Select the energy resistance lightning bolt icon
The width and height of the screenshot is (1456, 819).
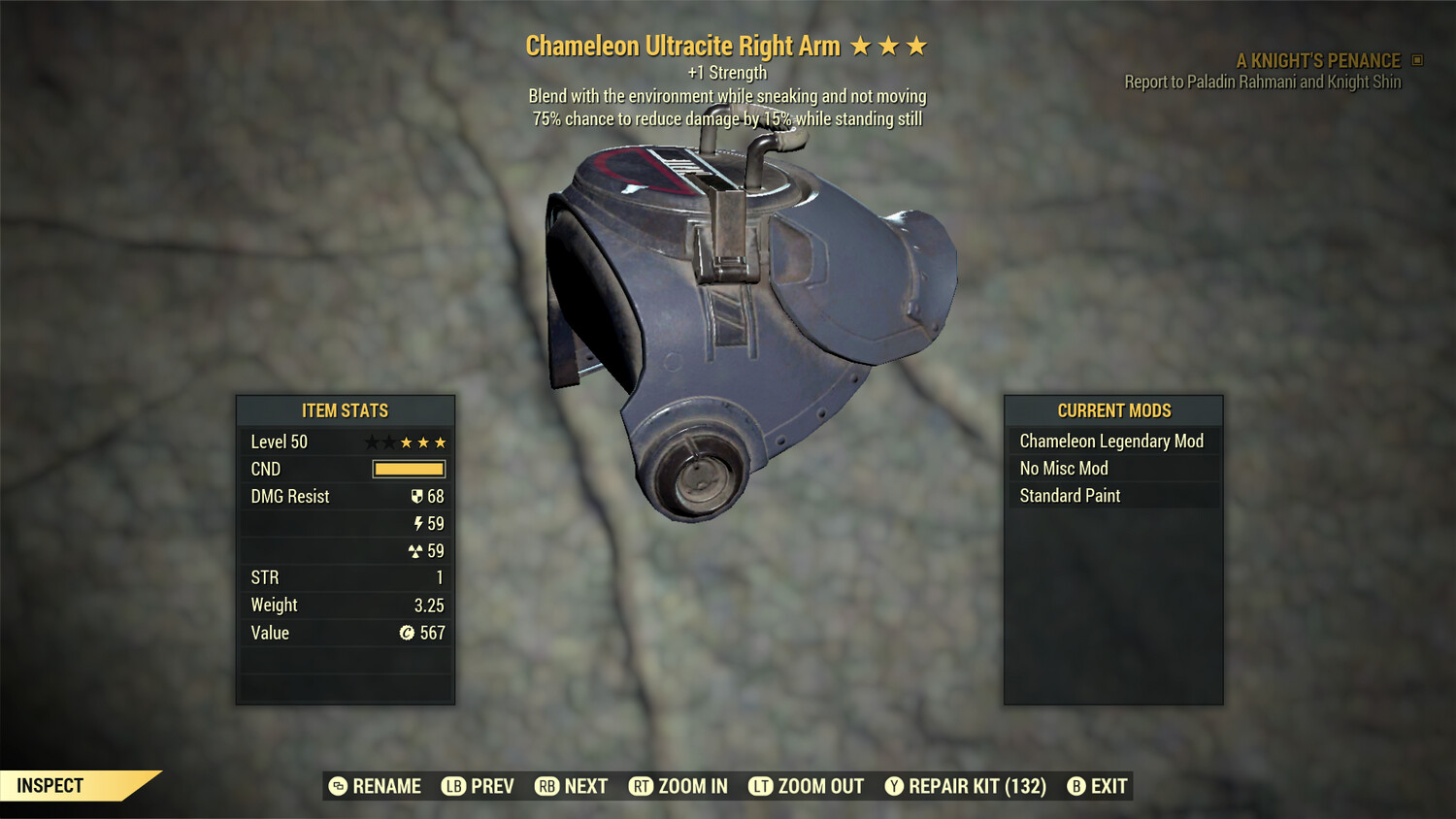(x=418, y=523)
